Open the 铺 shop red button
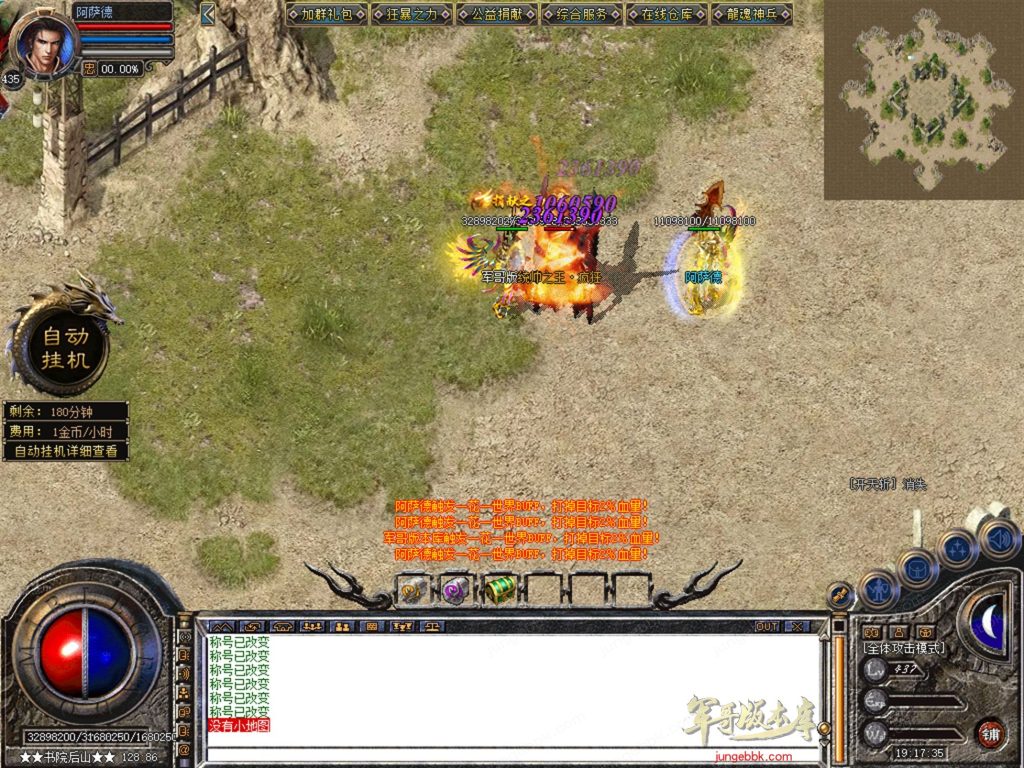 [990, 733]
